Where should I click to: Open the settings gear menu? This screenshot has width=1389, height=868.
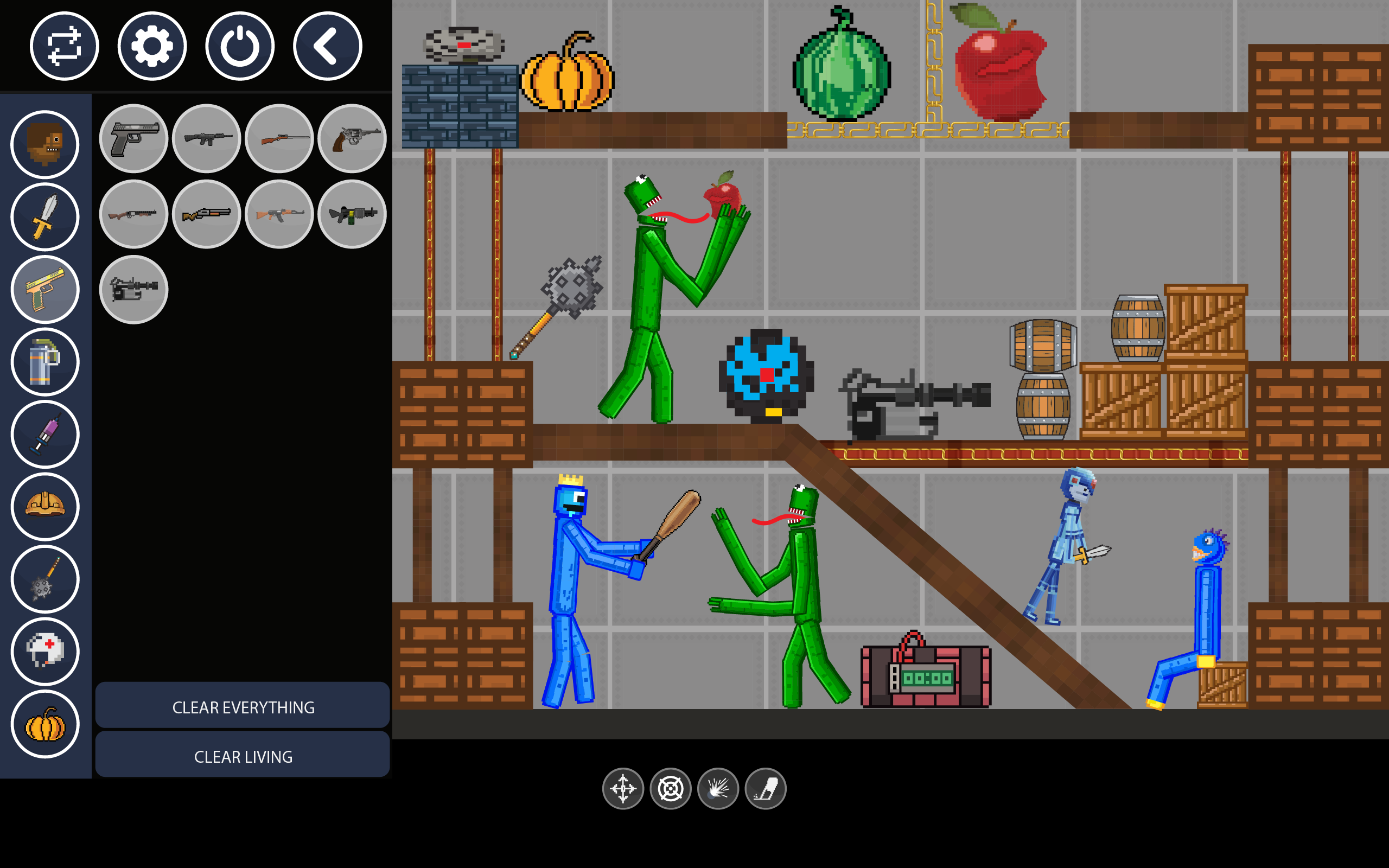pos(151,46)
